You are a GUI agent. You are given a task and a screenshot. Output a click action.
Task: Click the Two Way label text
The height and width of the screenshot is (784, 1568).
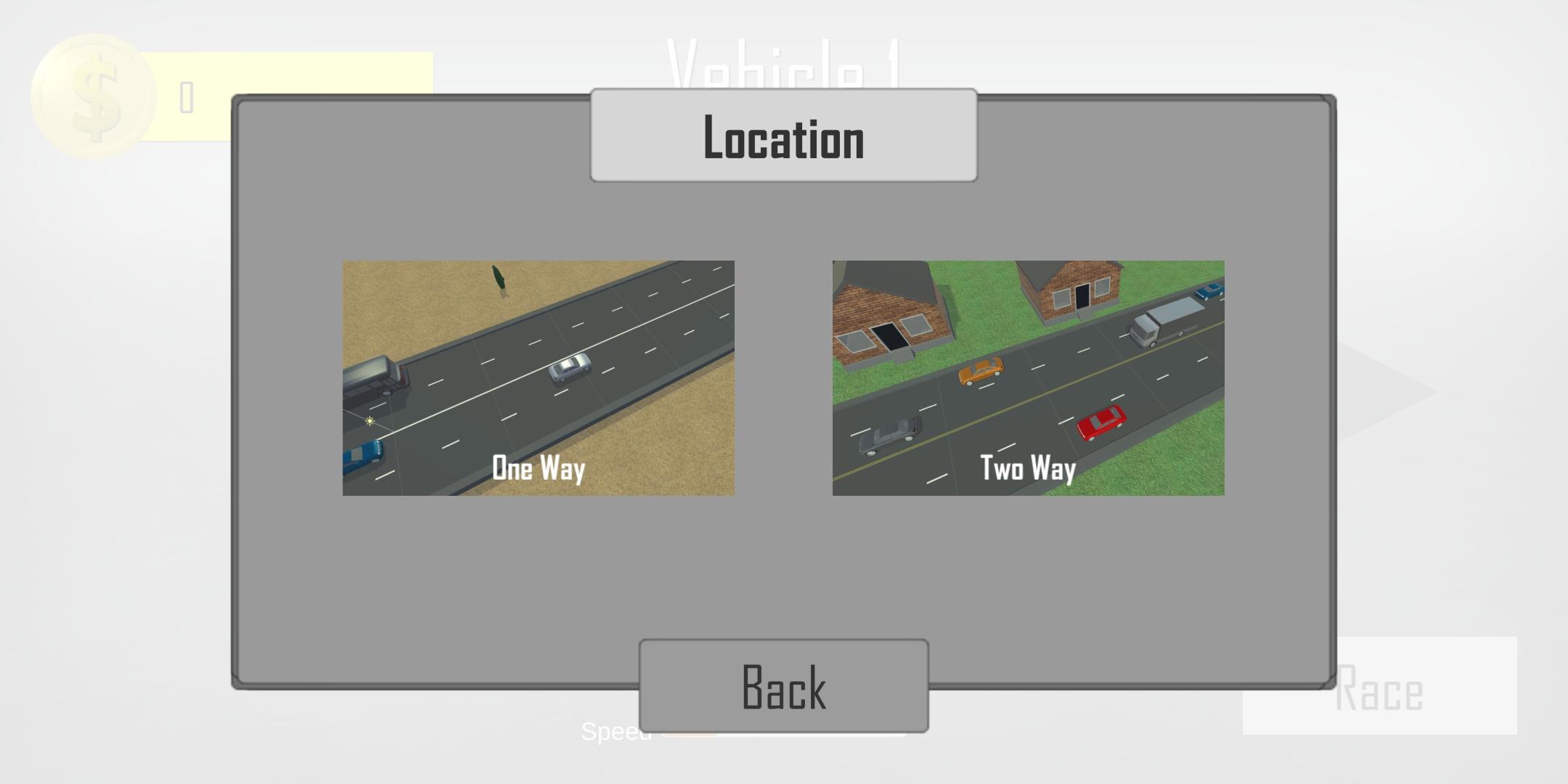(x=1029, y=469)
